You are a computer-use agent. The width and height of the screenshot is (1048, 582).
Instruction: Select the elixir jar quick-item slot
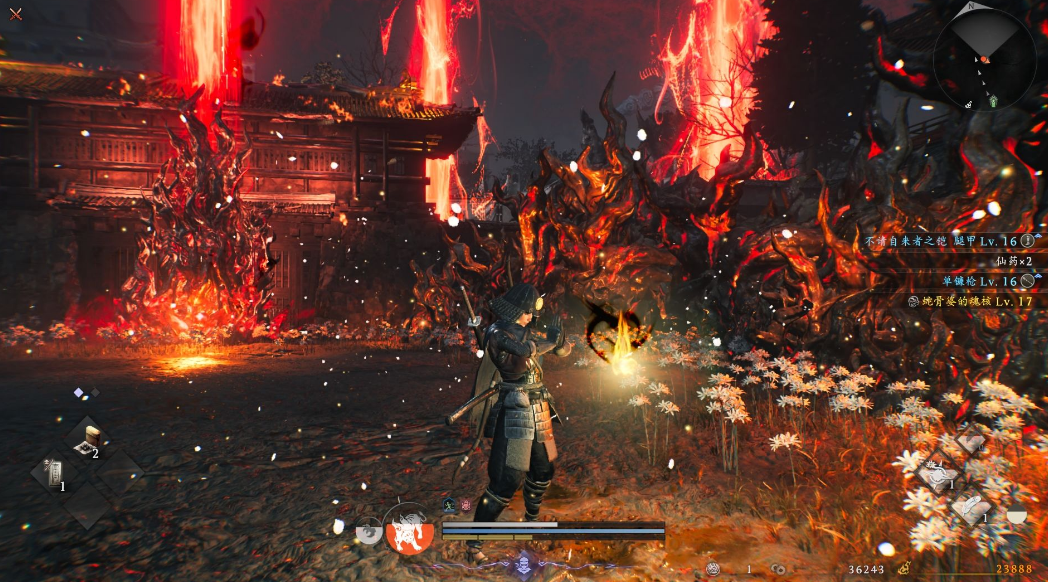pyautogui.click(x=86, y=441)
